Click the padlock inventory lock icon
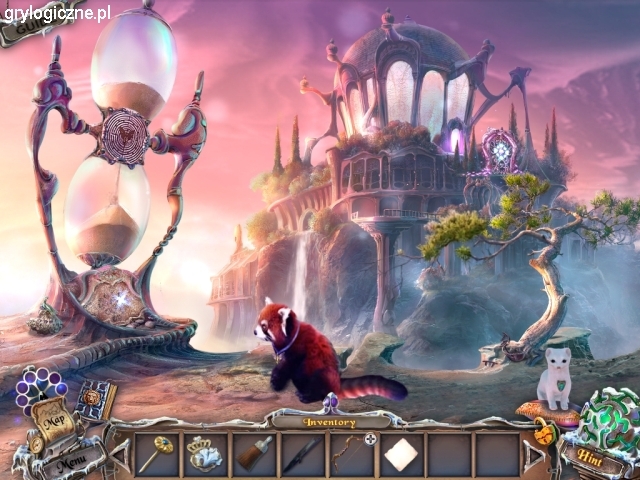Image resolution: width=640 pixels, height=480 pixels. [x=543, y=432]
